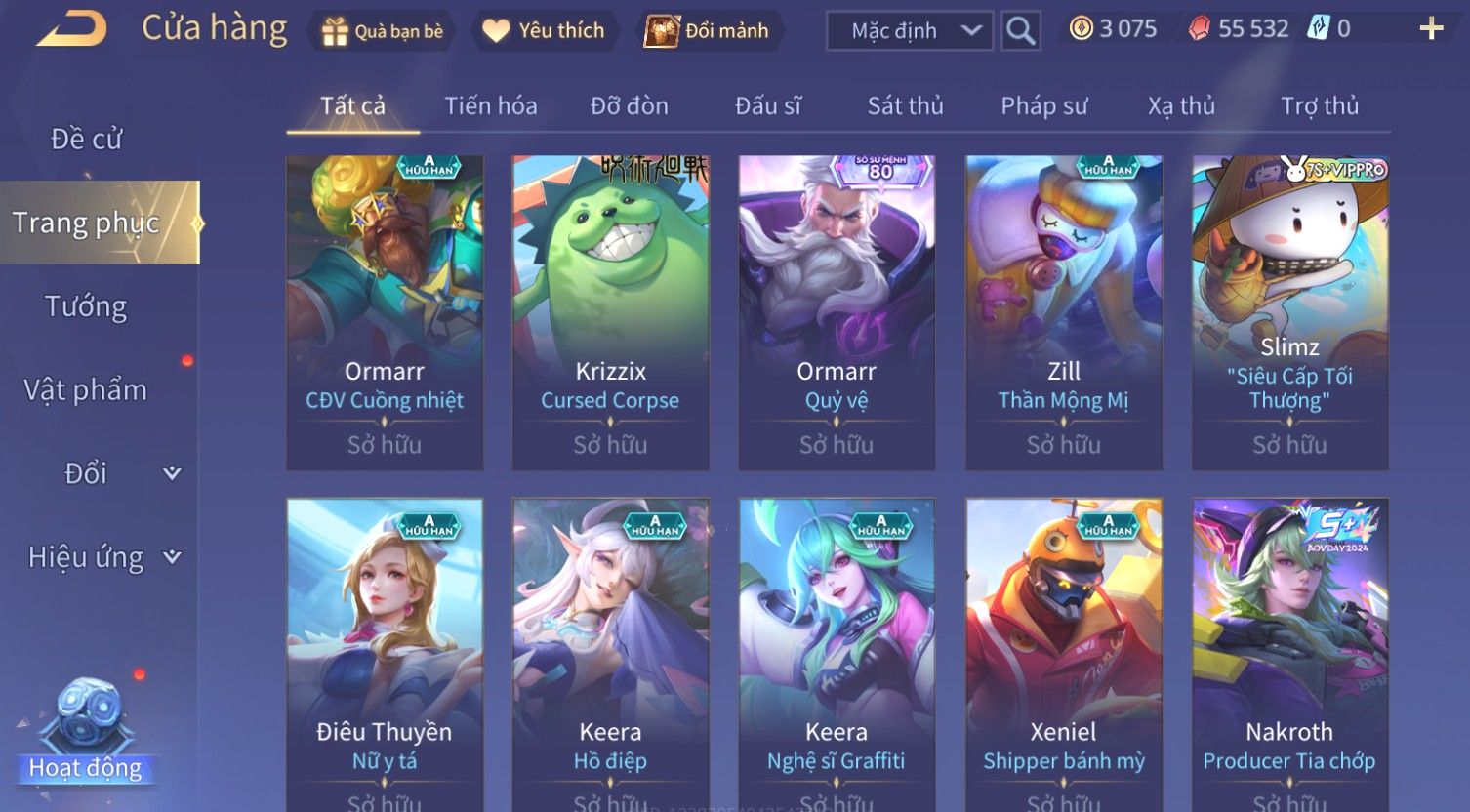Open Đổi mảnh fragment exchange

point(708,31)
